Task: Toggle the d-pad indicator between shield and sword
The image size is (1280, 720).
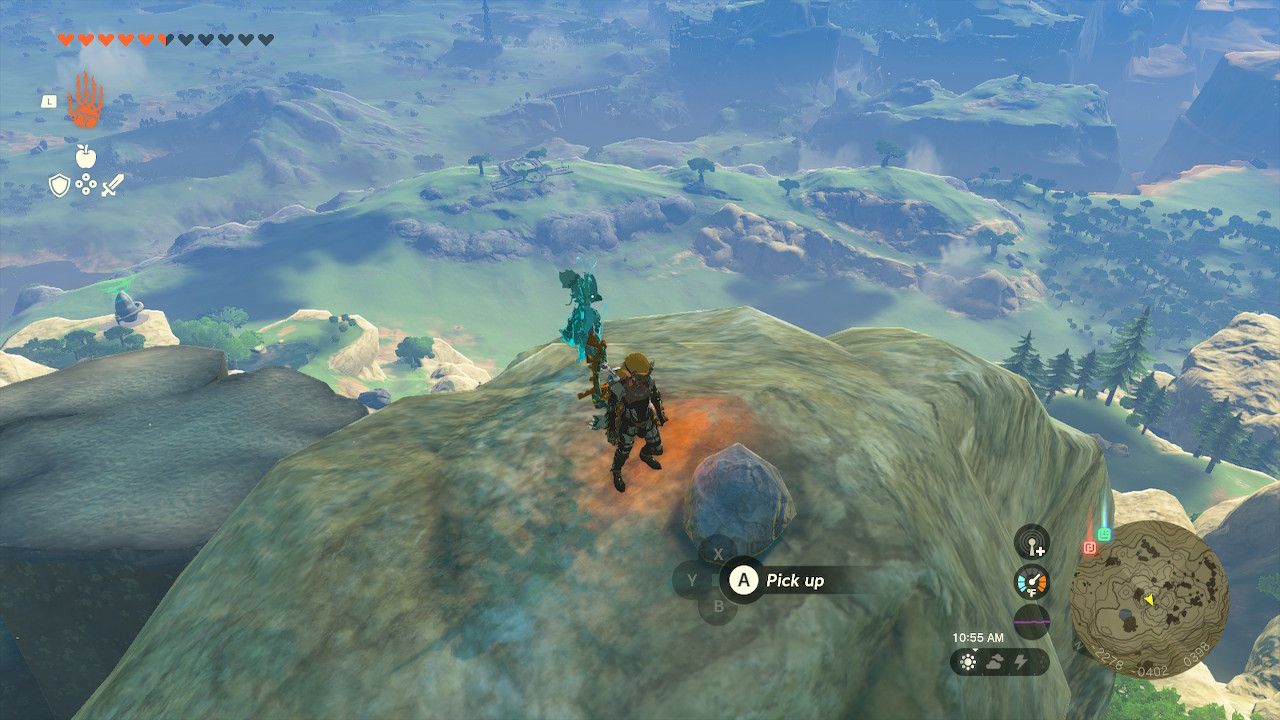Action: (86, 185)
